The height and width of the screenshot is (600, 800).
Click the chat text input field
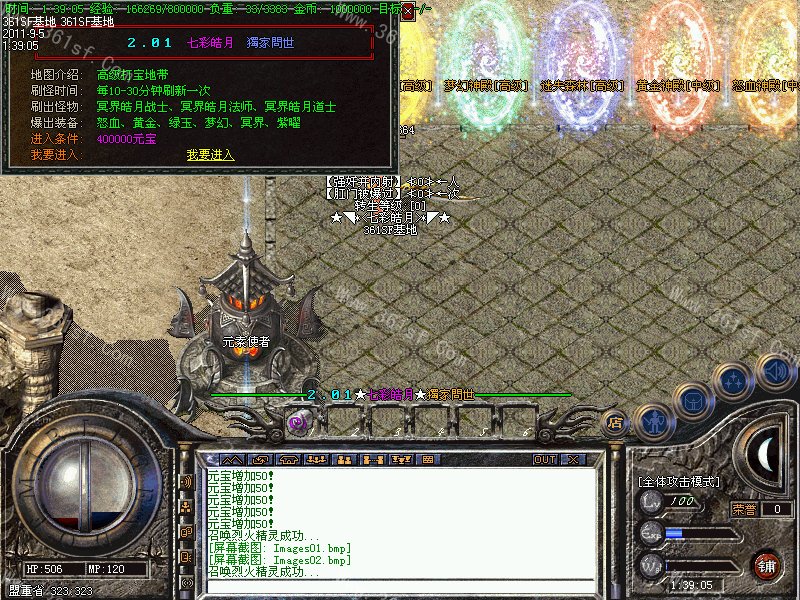pyautogui.click(x=400, y=587)
